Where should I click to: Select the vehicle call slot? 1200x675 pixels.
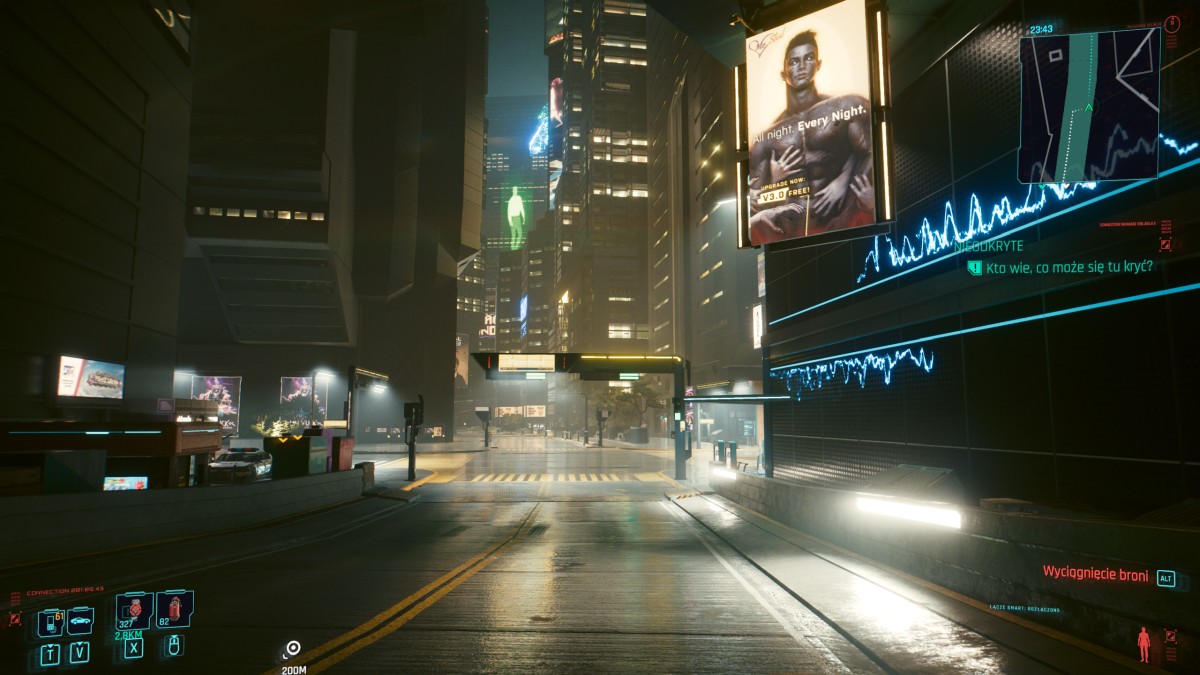[80, 621]
